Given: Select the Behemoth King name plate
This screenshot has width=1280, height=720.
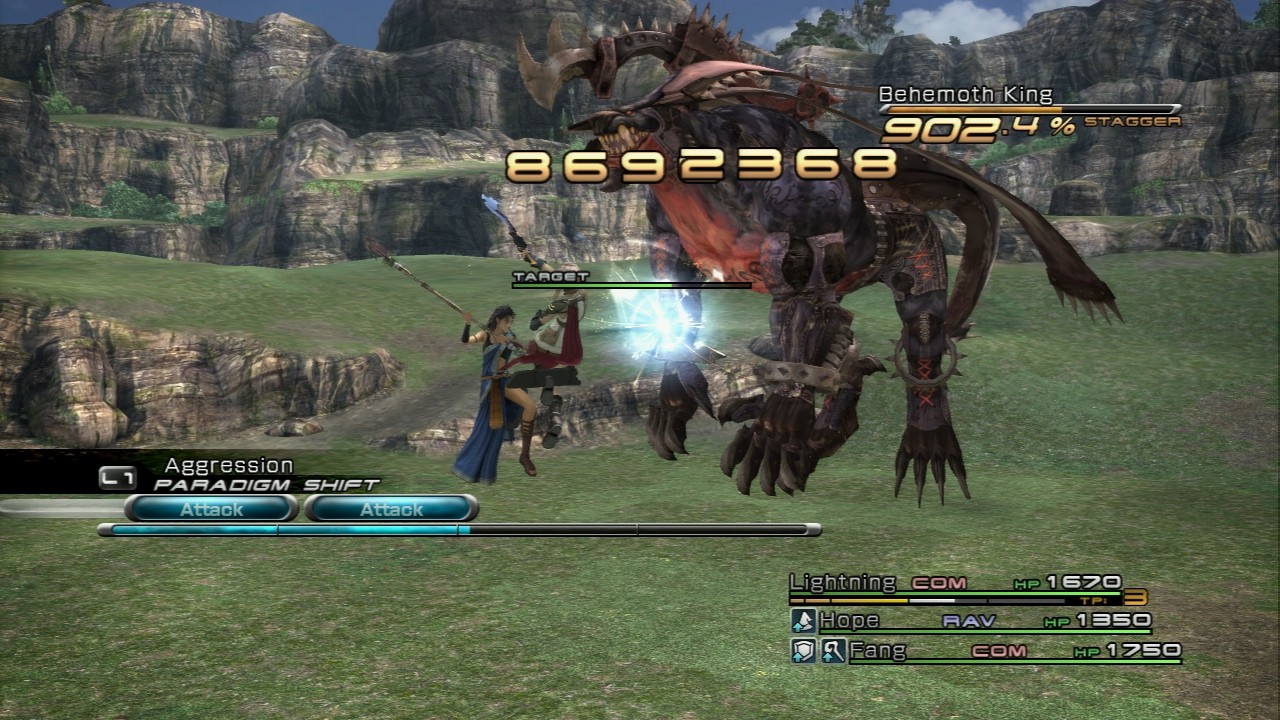Looking at the screenshot, I should pyautogui.click(x=965, y=95).
